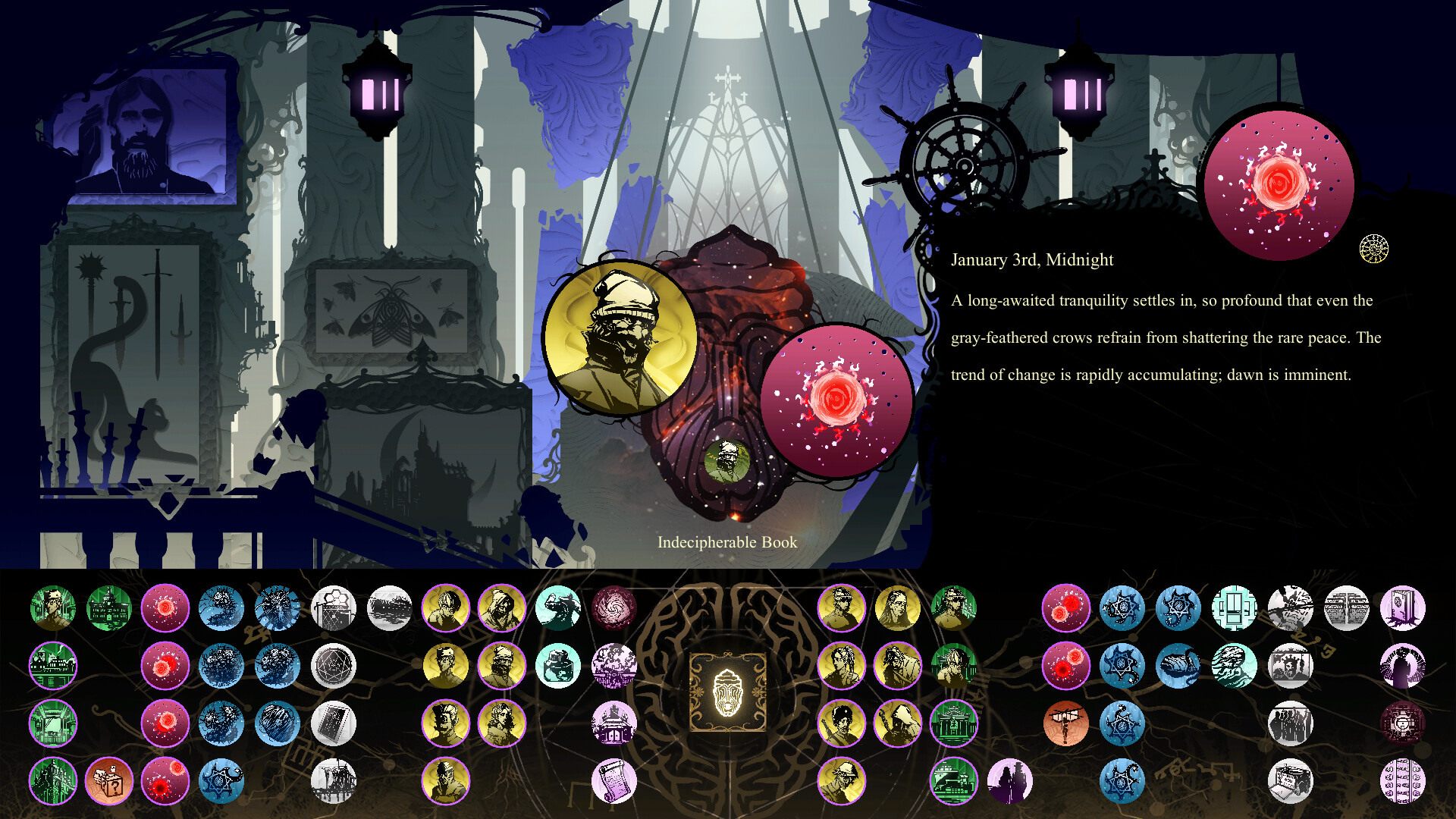Select the purple two-silhouettes token
1456x819 pixels.
[x=1009, y=781]
